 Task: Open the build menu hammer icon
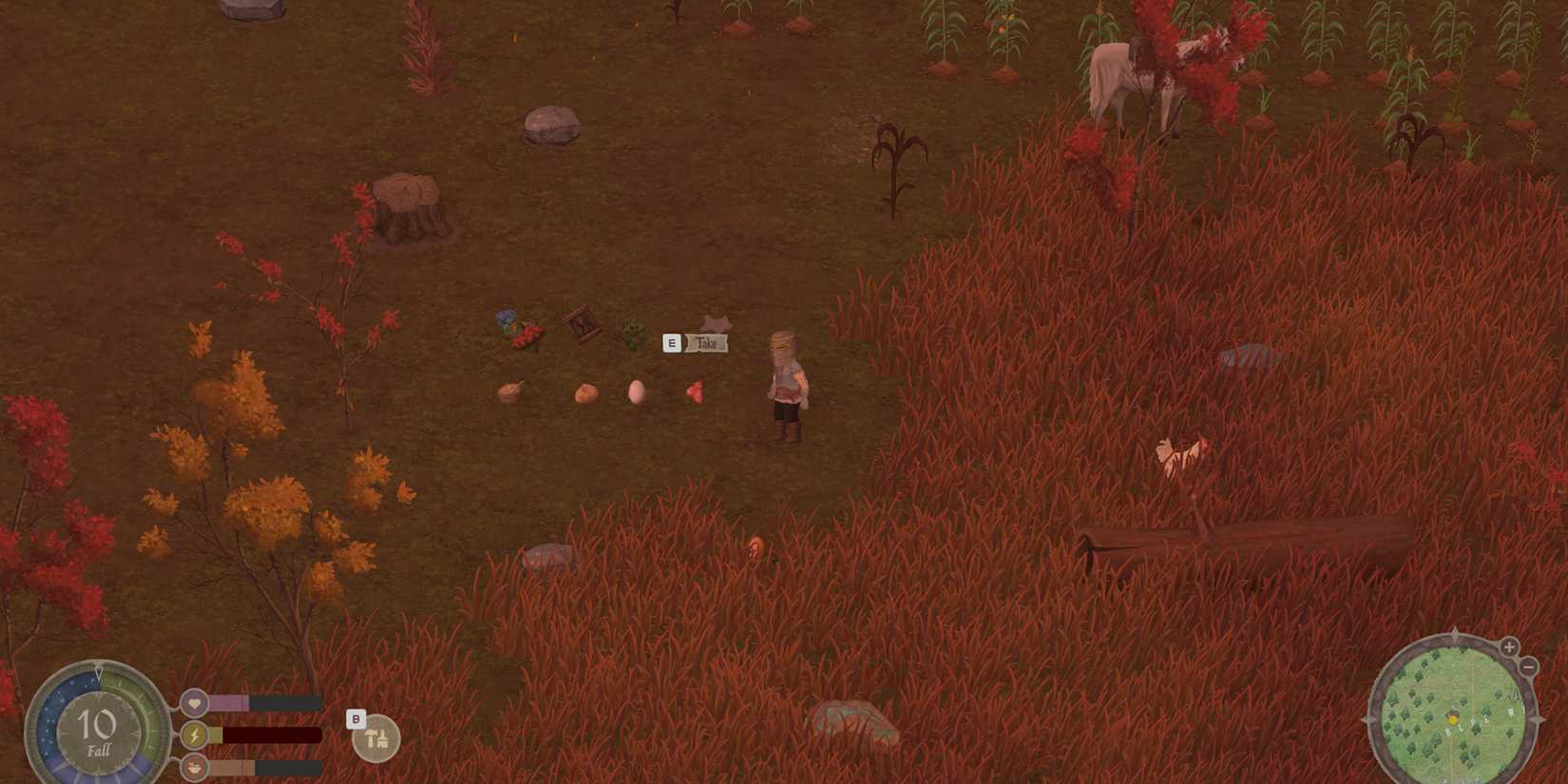(x=376, y=739)
